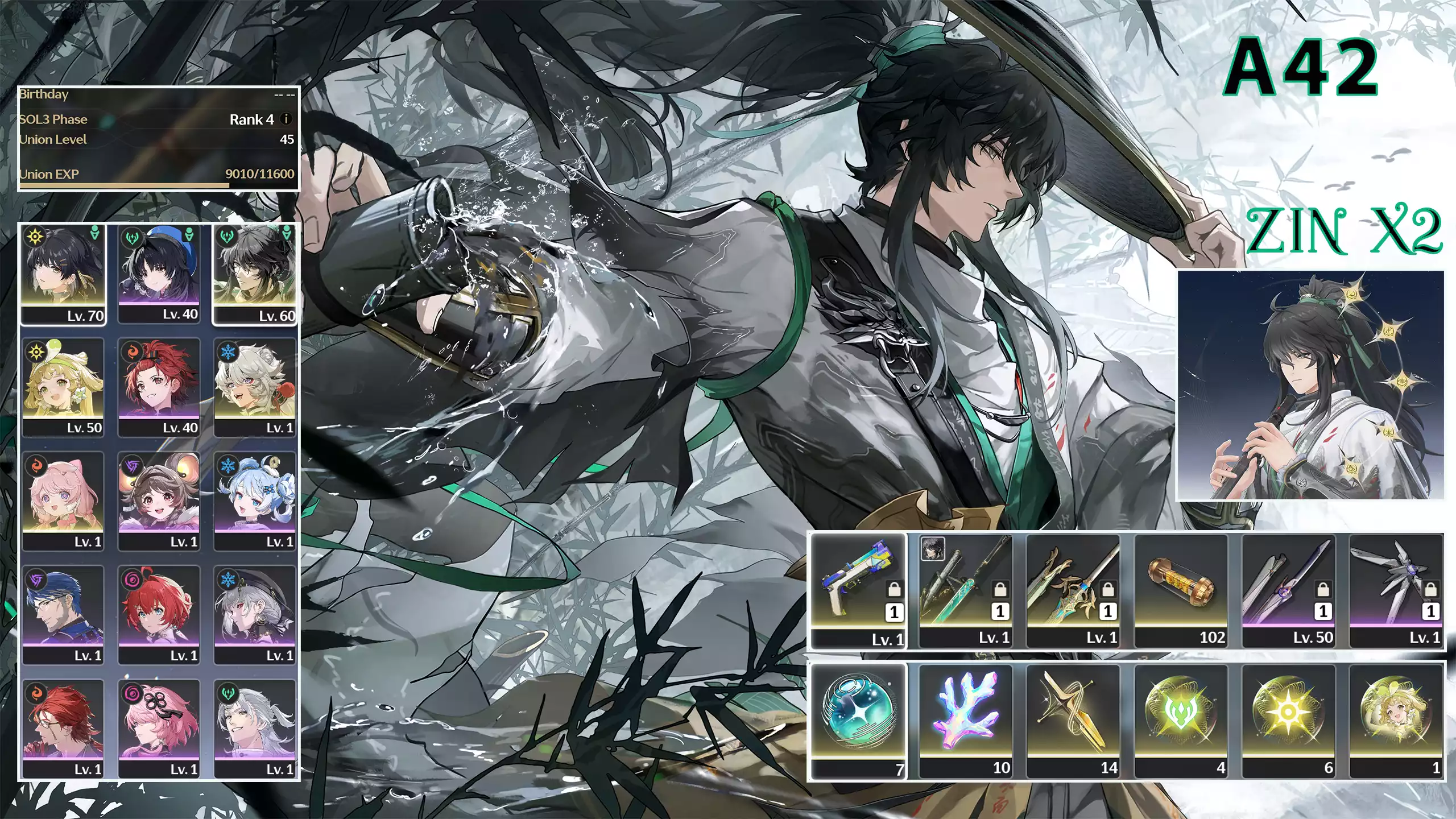Open the info icon beside Rank 4
The height and width of the screenshot is (819, 1456).
click(286, 119)
